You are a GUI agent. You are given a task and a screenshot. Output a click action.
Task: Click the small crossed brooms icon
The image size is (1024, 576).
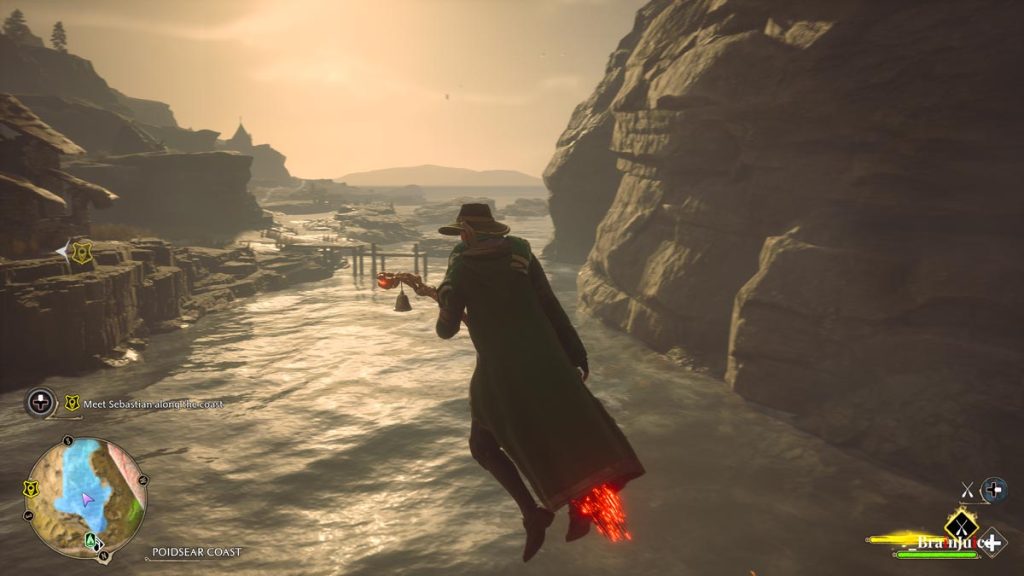point(967,489)
